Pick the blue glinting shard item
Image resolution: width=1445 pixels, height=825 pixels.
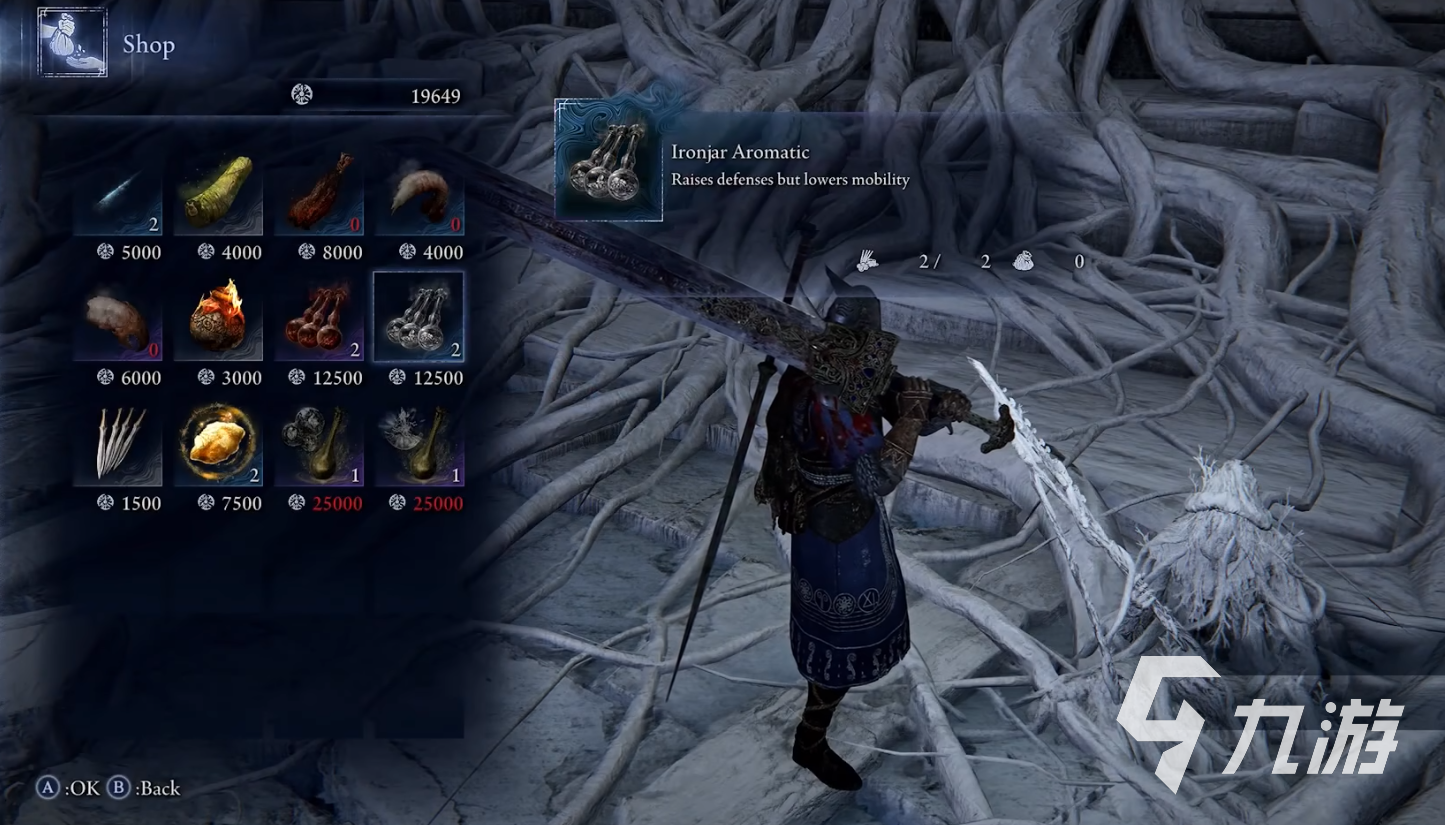click(x=118, y=192)
